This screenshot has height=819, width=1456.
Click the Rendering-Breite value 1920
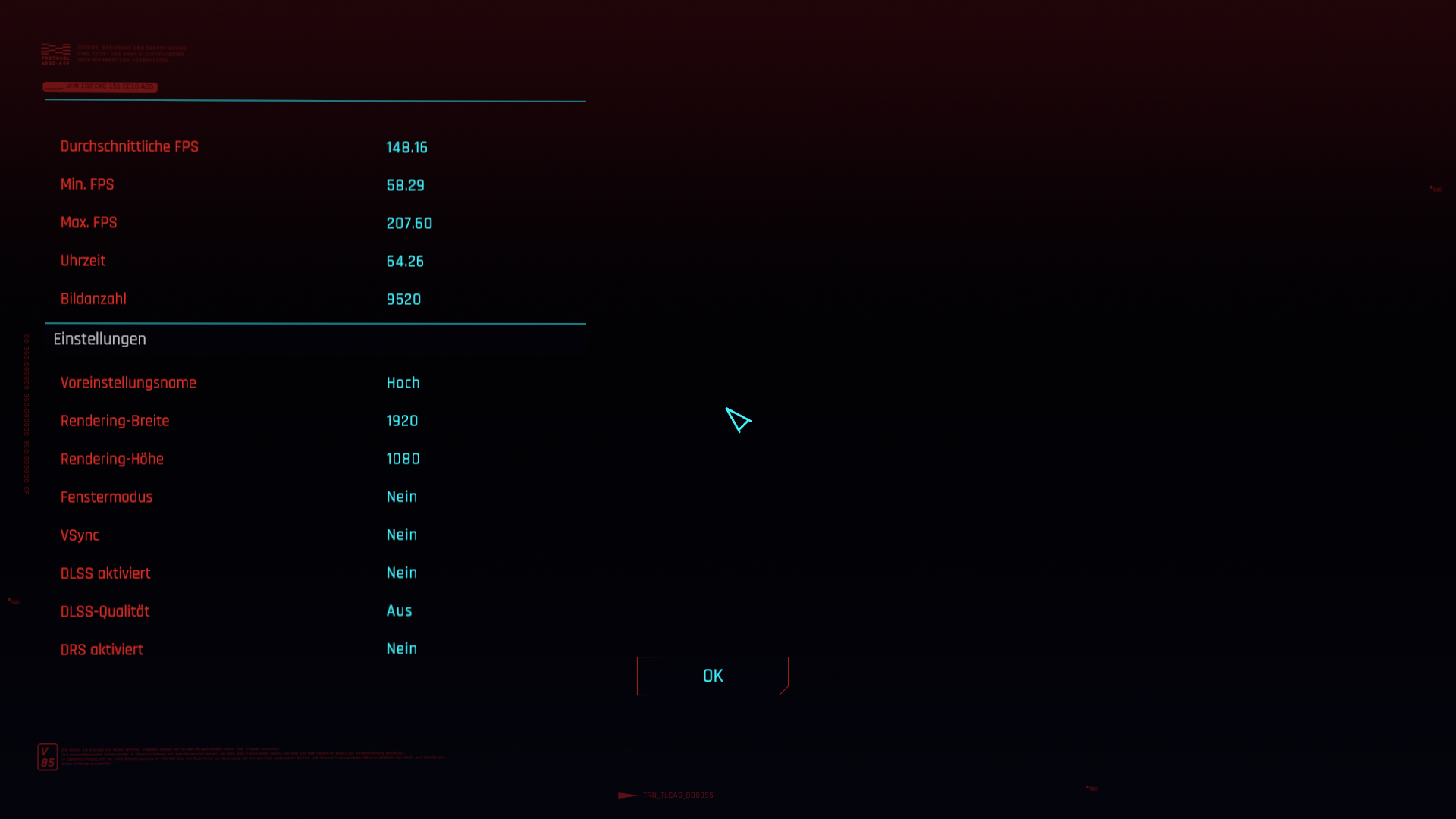[402, 421]
